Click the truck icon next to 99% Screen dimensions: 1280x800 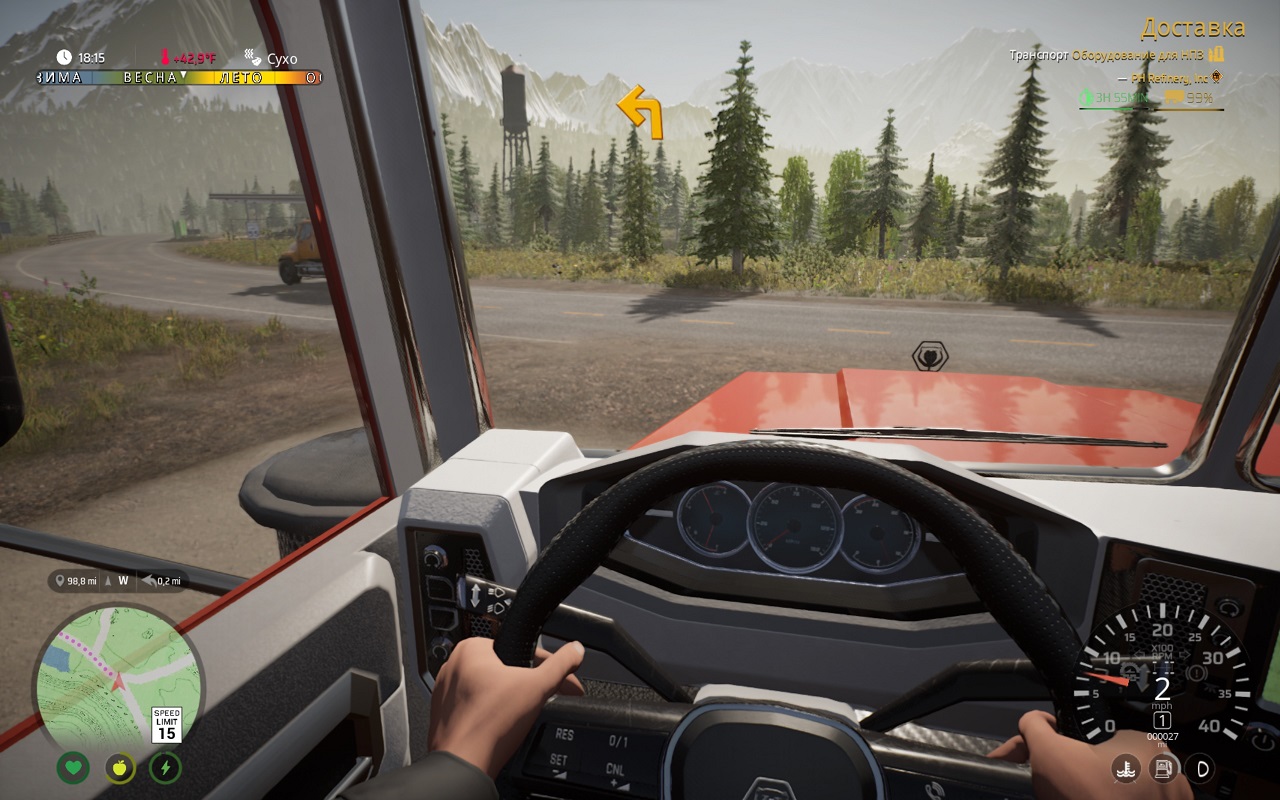click(x=1174, y=96)
